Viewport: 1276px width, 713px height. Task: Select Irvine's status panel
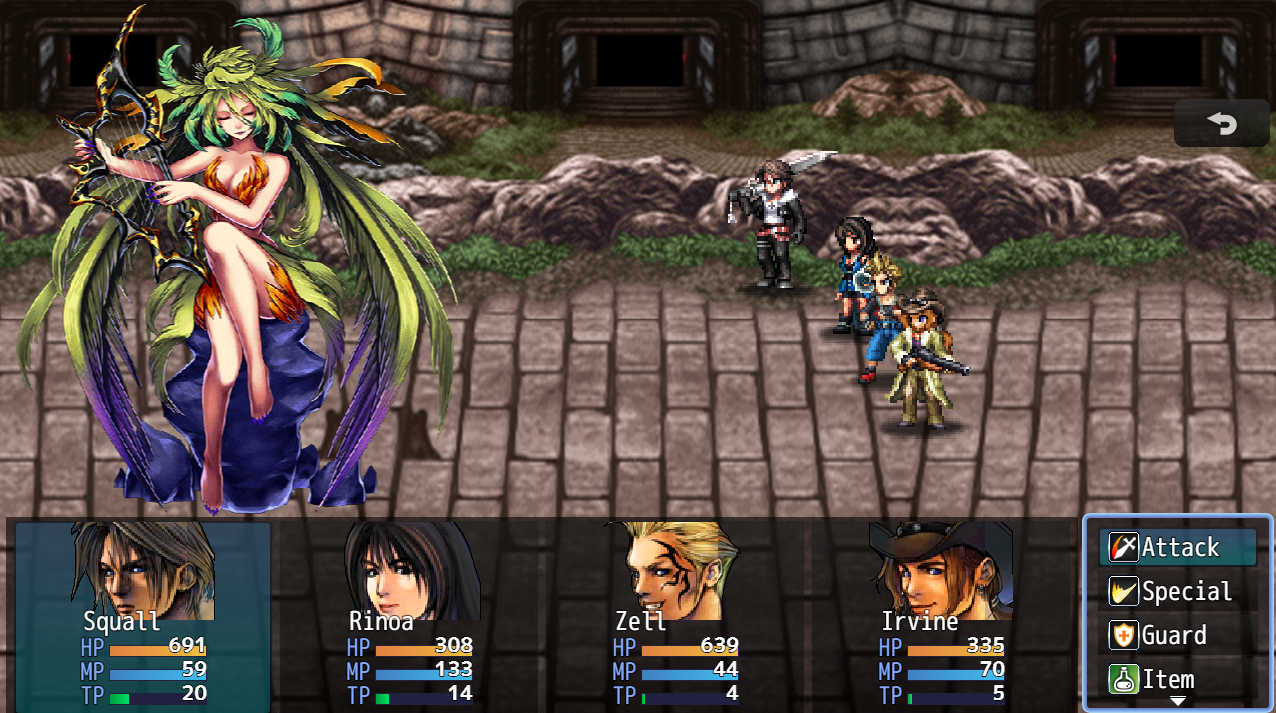pos(942,615)
